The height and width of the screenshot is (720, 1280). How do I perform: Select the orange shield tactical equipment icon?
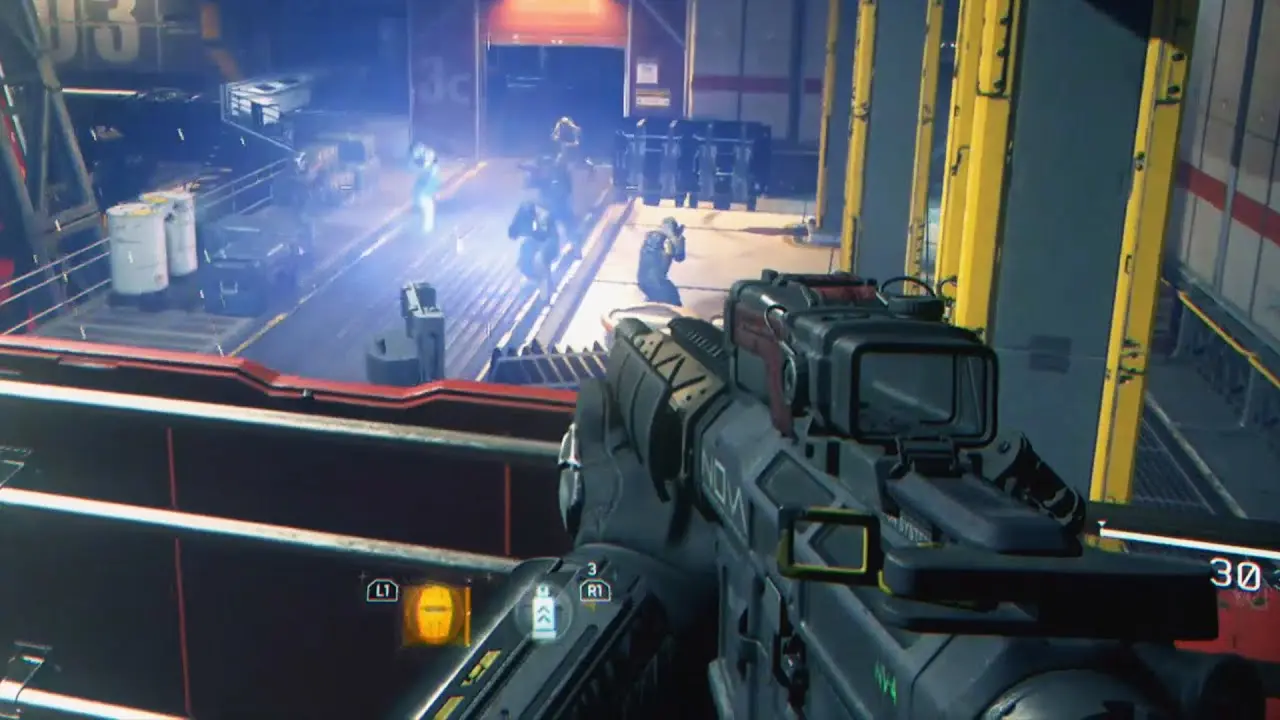point(435,613)
